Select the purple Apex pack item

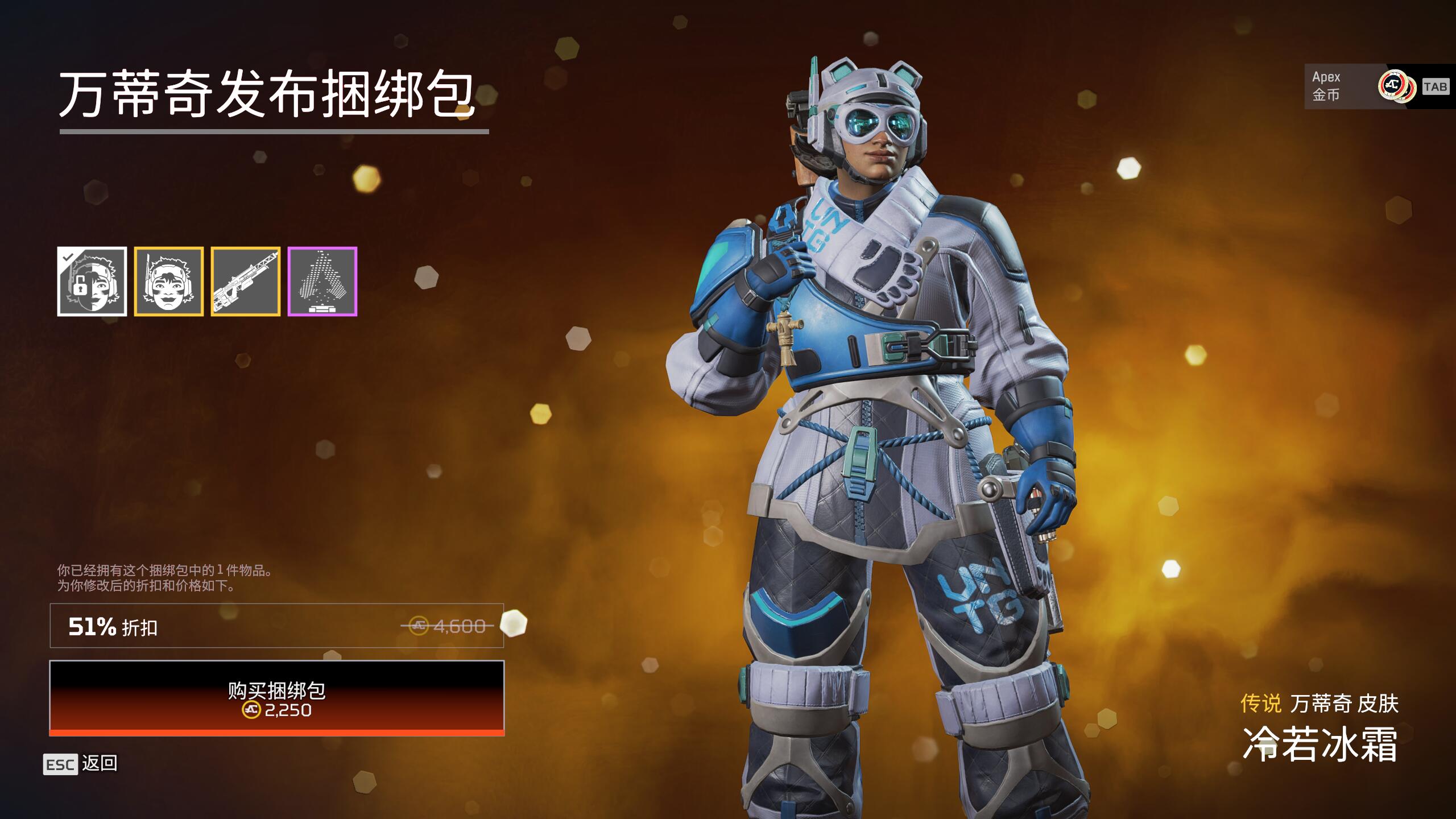[322, 282]
